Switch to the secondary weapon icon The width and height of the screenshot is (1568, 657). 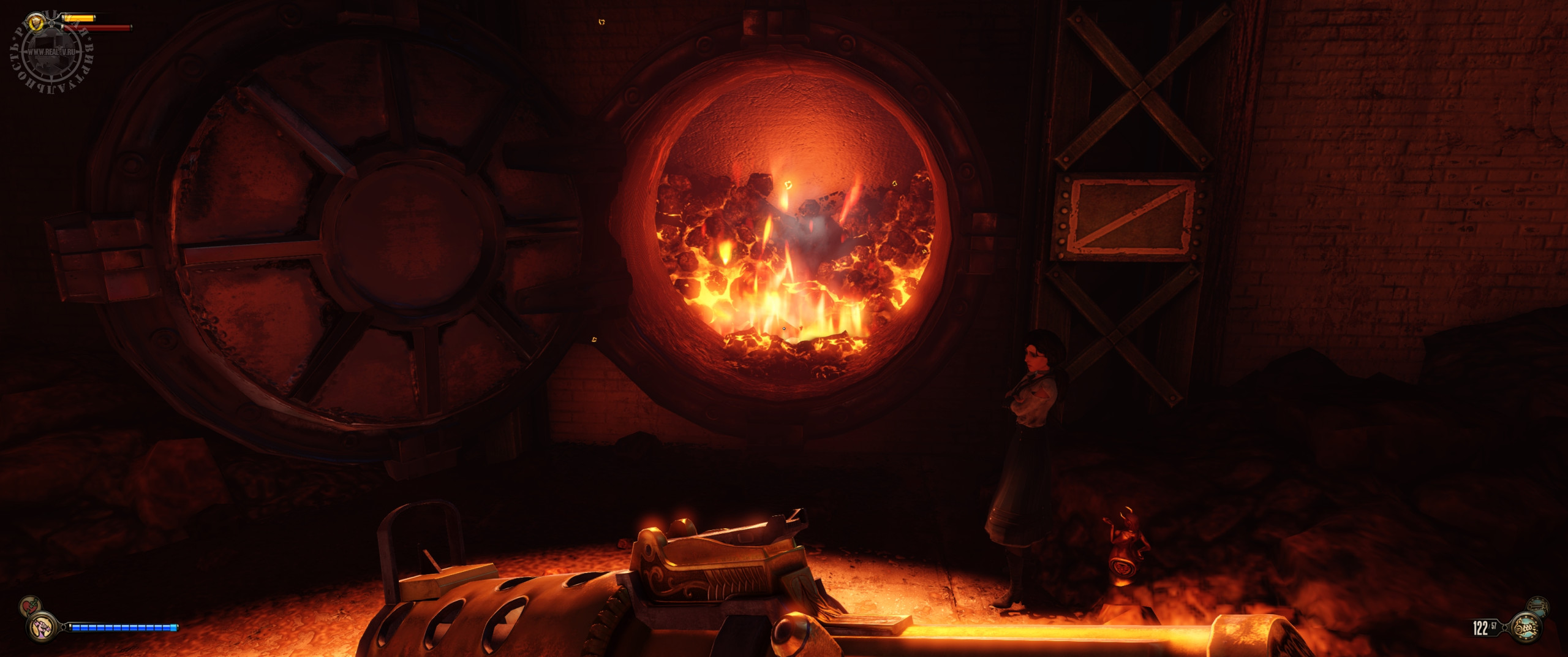[x=1537, y=606]
